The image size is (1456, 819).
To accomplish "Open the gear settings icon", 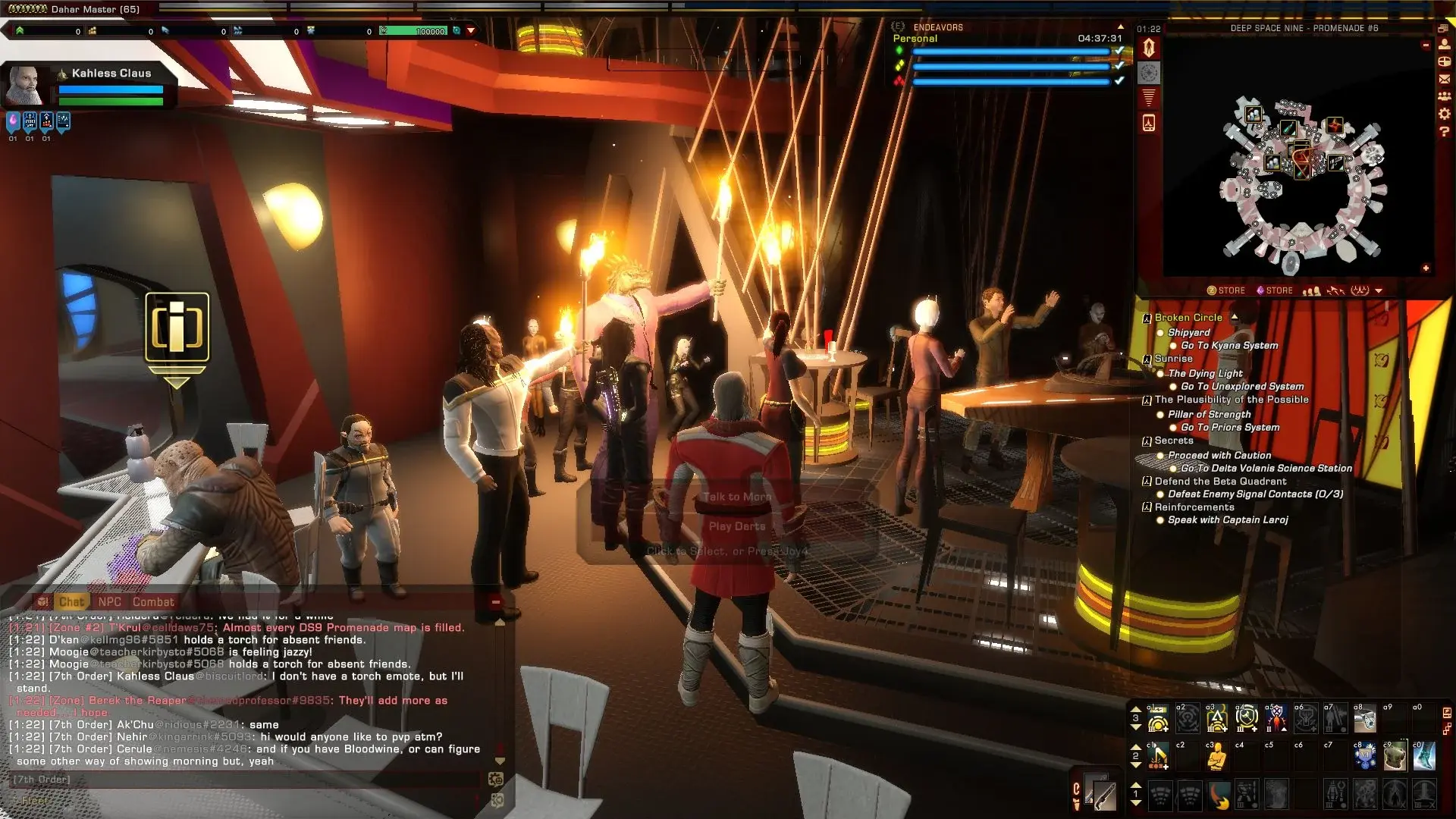I will pos(1444,114).
